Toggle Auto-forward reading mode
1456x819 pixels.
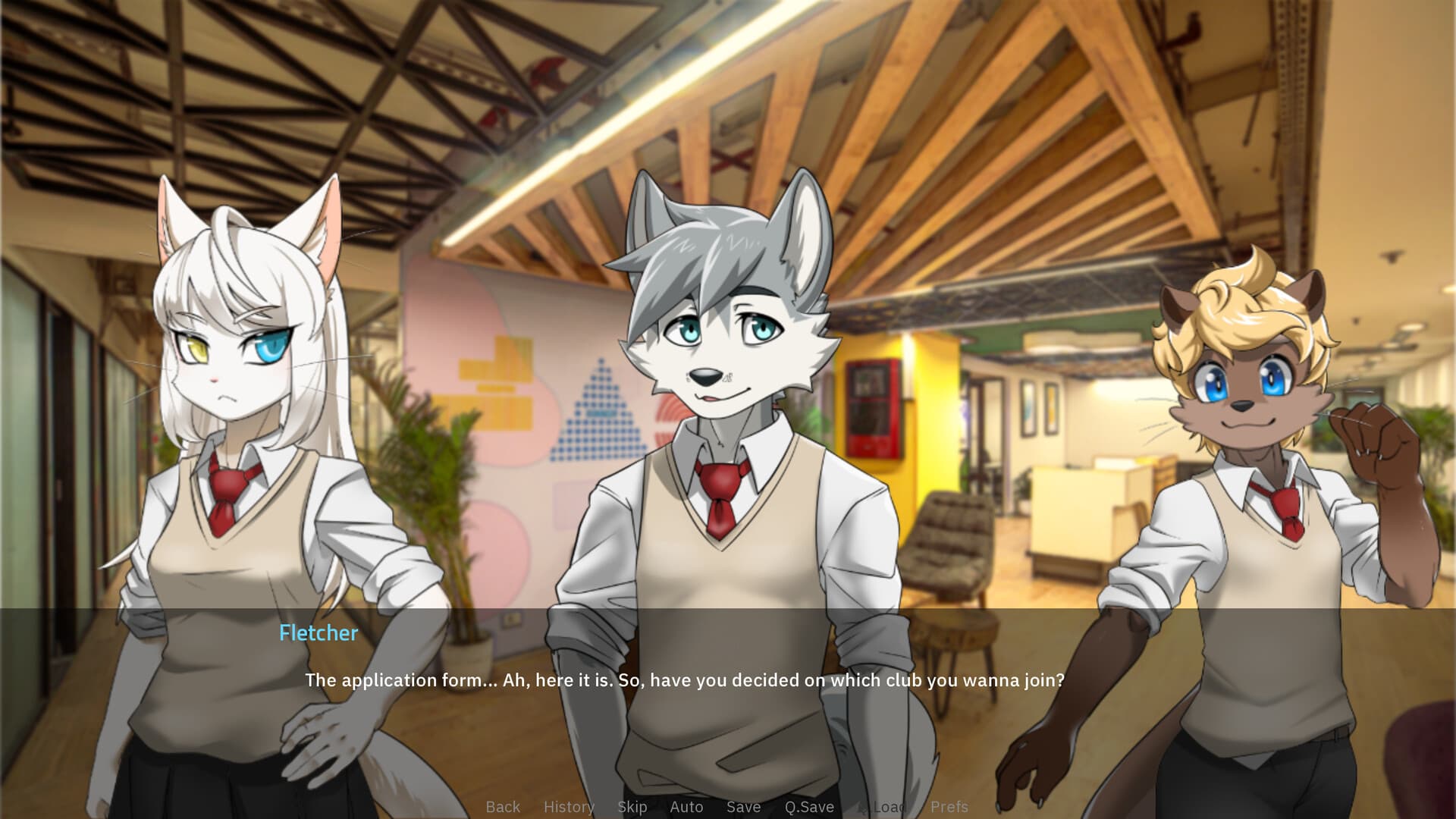click(x=686, y=808)
